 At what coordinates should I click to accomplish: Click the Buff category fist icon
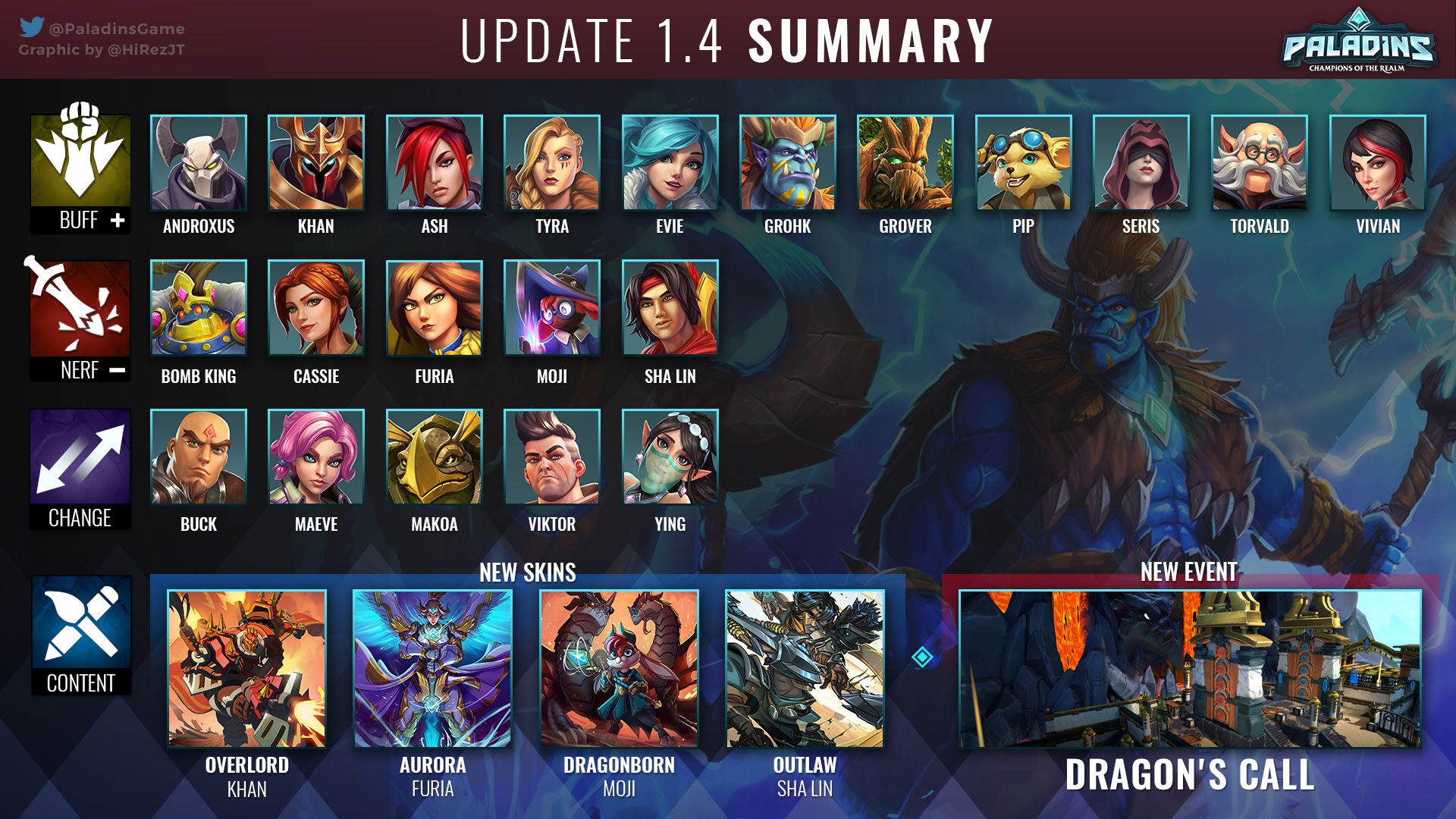80,159
